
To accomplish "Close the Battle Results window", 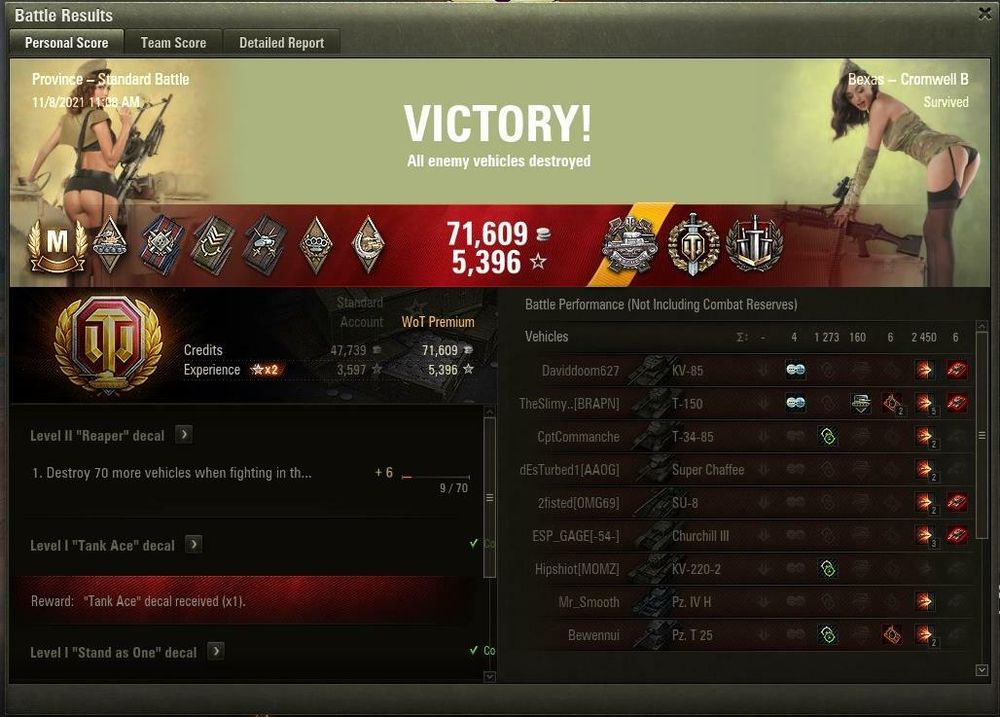I will [984, 14].
